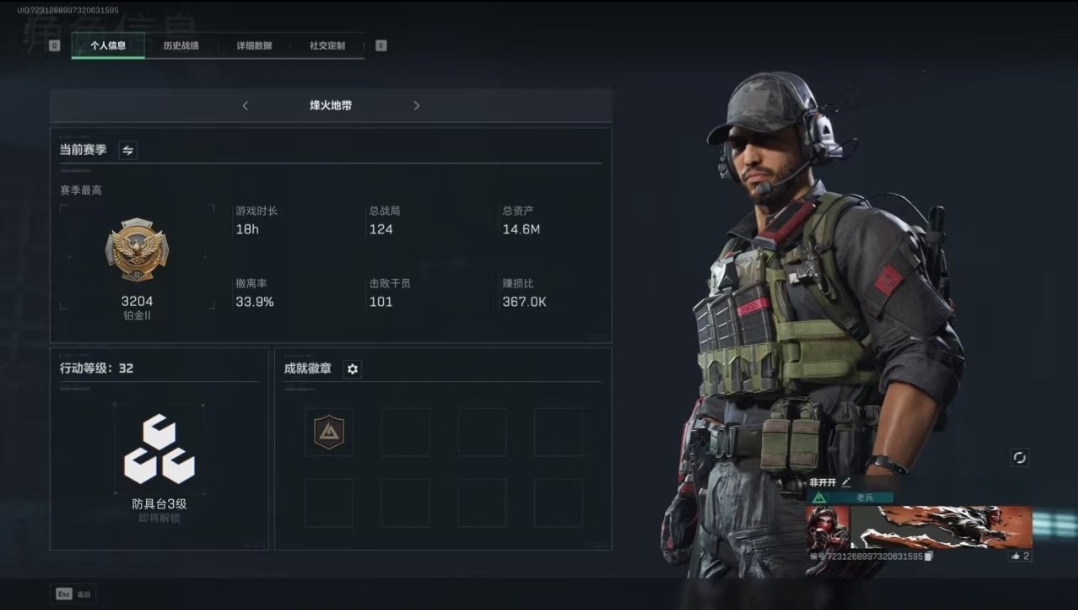This screenshot has width=1078, height=610.
Task: Select the 详细数据 tab
Action: [254, 46]
